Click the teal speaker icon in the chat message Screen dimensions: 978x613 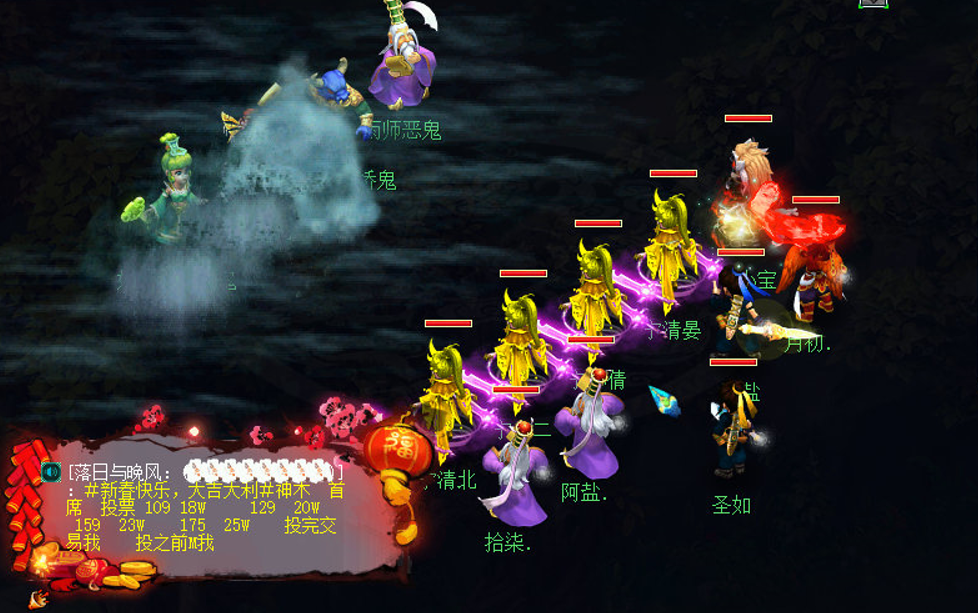[52, 471]
